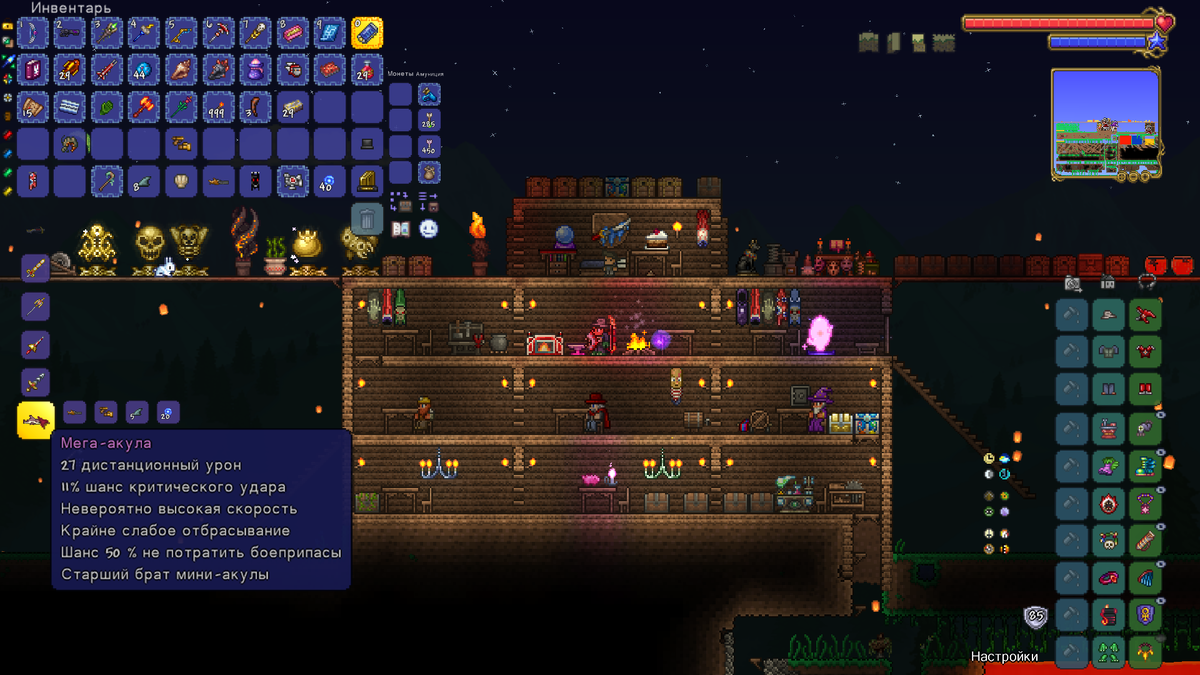Select the money bag in the ammo column

[429, 173]
